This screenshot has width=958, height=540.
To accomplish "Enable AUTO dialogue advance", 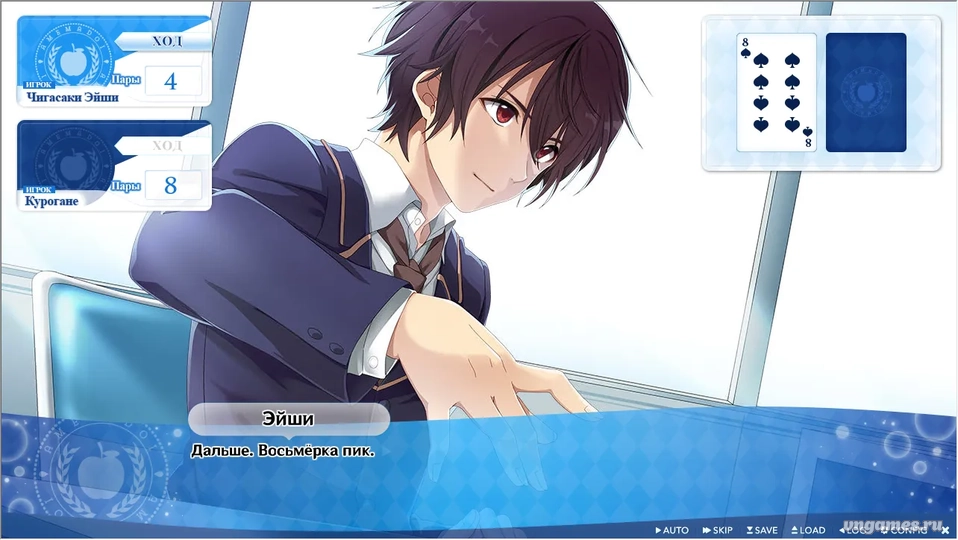I will click(x=672, y=530).
